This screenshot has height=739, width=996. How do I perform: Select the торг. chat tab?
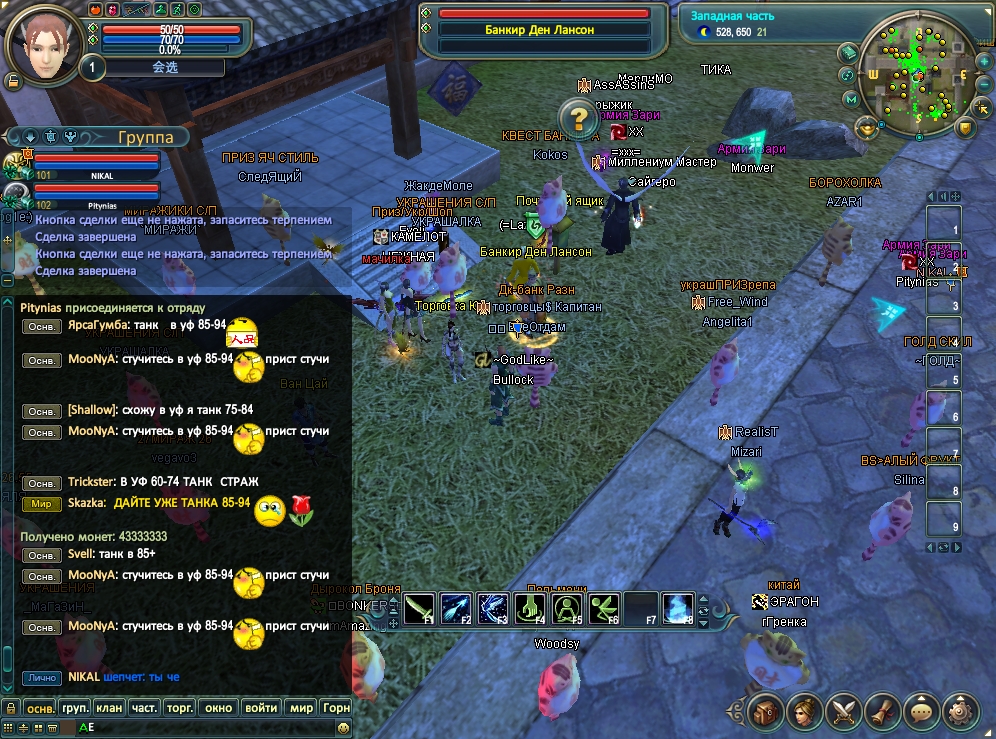click(x=180, y=707)
